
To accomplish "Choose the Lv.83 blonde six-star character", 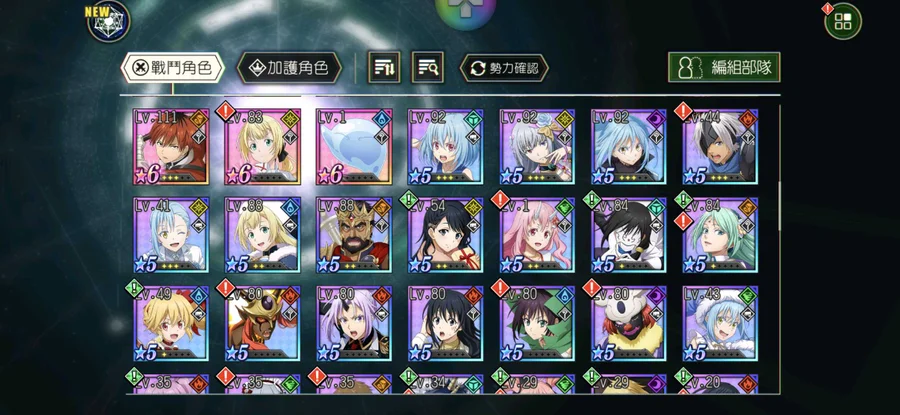I will (263, 147).
